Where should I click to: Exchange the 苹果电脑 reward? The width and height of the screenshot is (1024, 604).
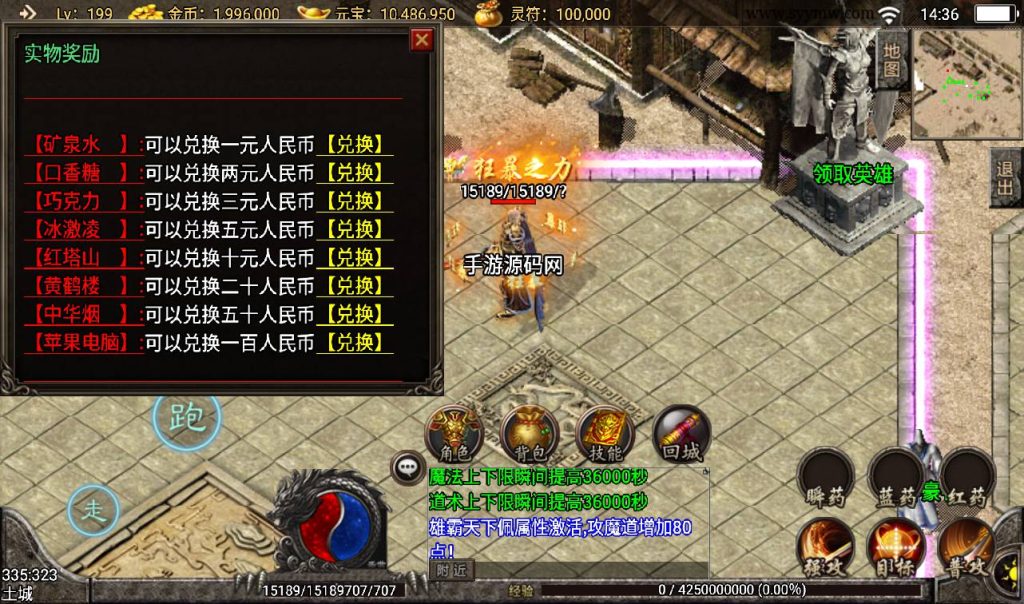point(355,343)
